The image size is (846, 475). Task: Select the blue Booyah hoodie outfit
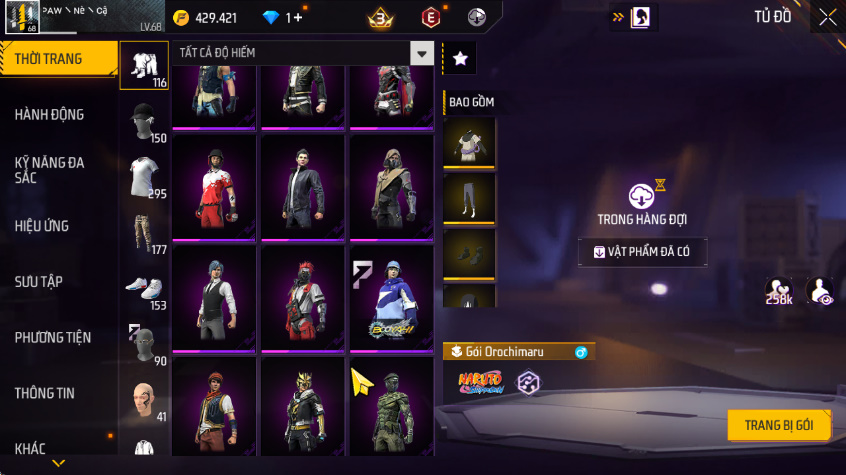coord(391,298)
